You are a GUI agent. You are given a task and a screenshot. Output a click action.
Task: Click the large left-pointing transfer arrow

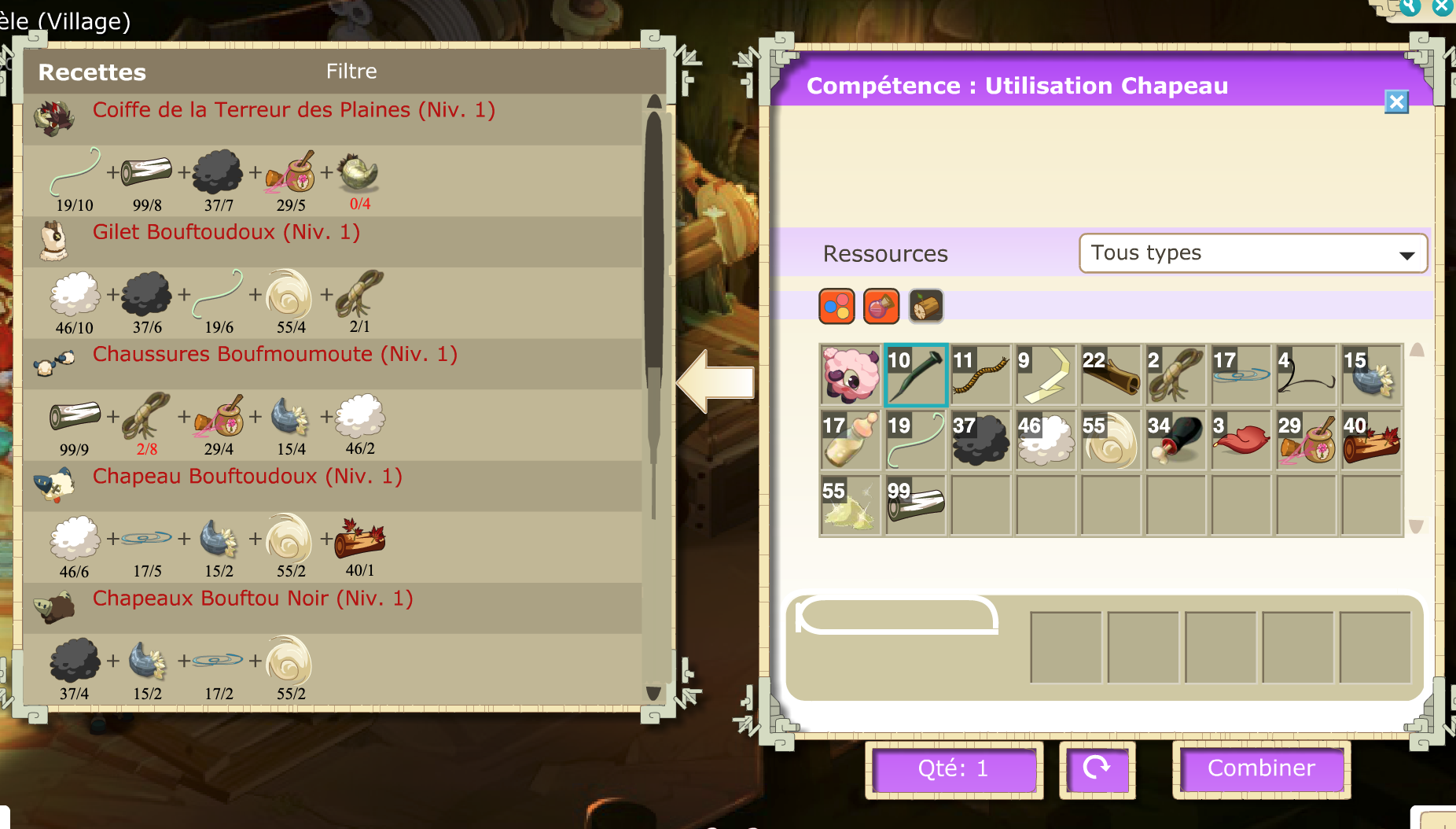pyautogui.click(x=715, y=382)
